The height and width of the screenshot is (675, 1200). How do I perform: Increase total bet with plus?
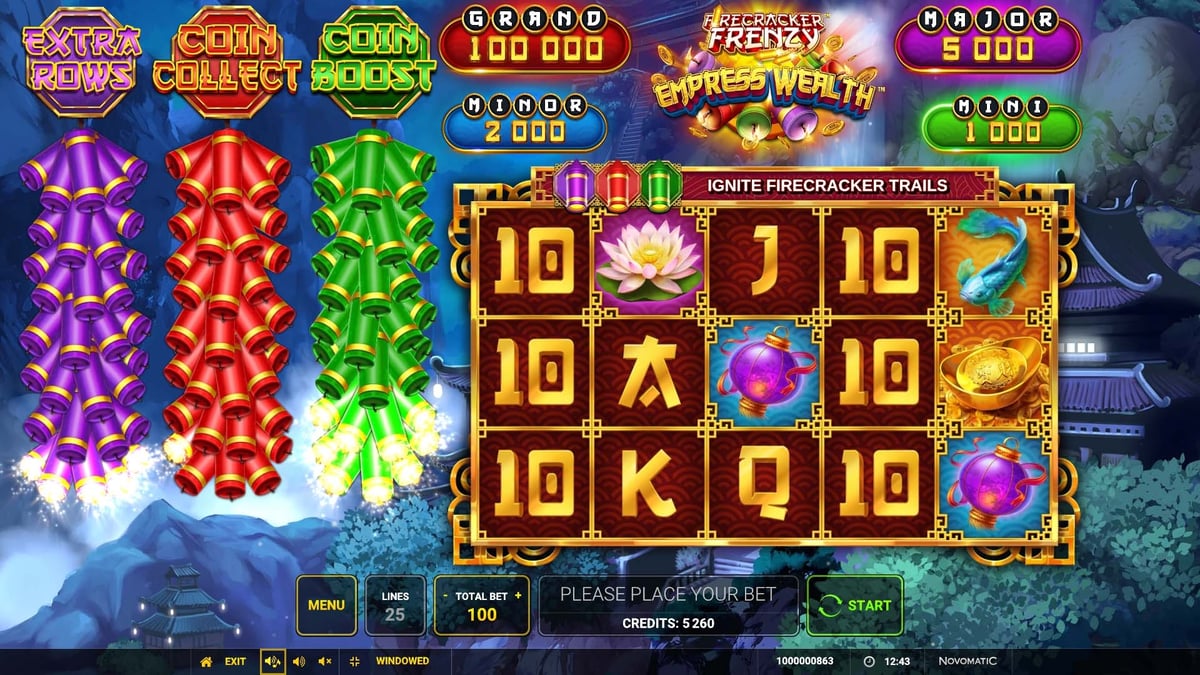[518, 596]
